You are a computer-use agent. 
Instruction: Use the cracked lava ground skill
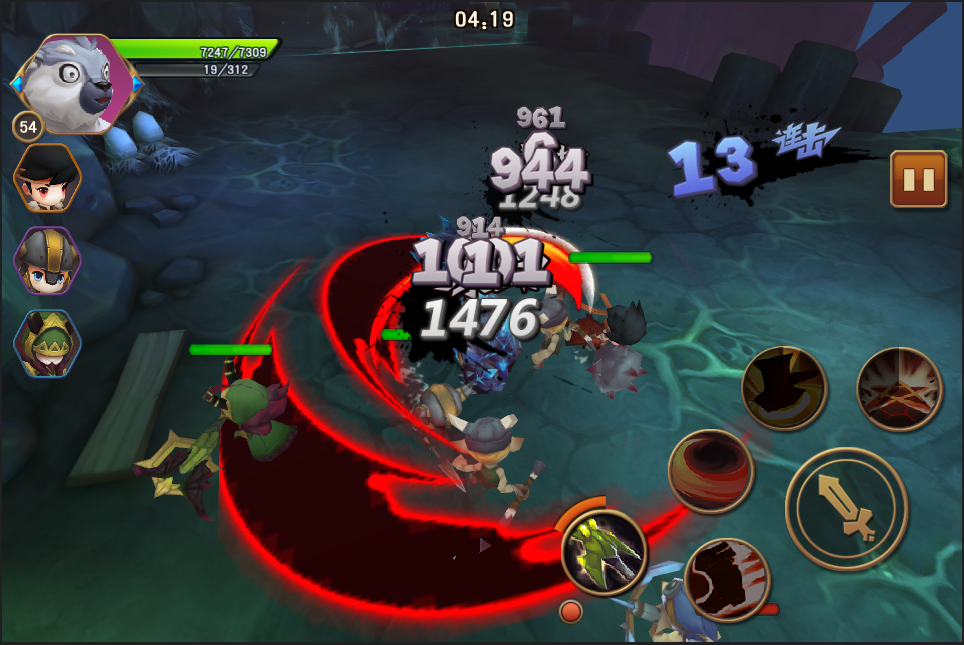tap(899, 389)
